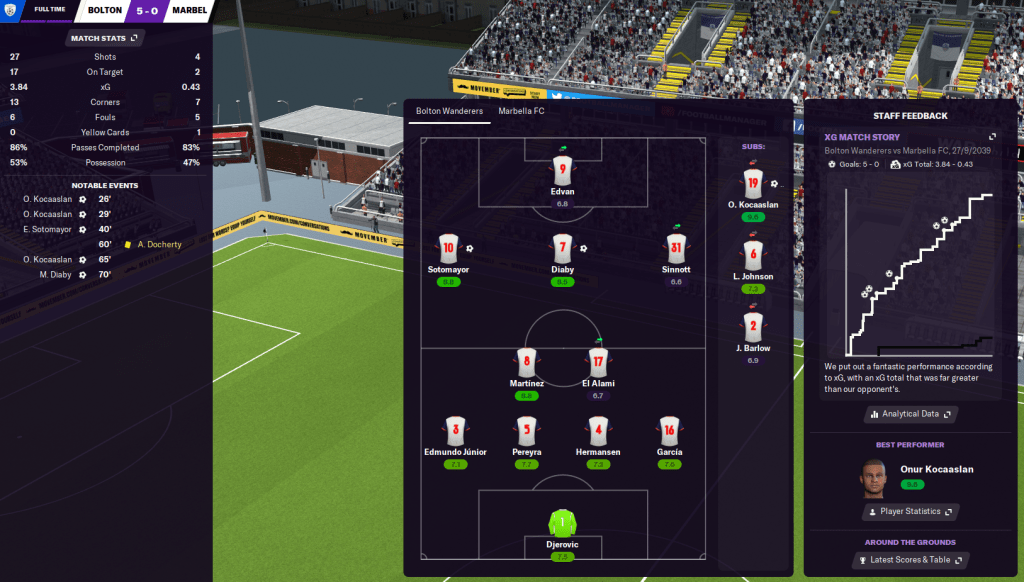
Task: Expand the xG Match Story chart
Action: (992, 137)
